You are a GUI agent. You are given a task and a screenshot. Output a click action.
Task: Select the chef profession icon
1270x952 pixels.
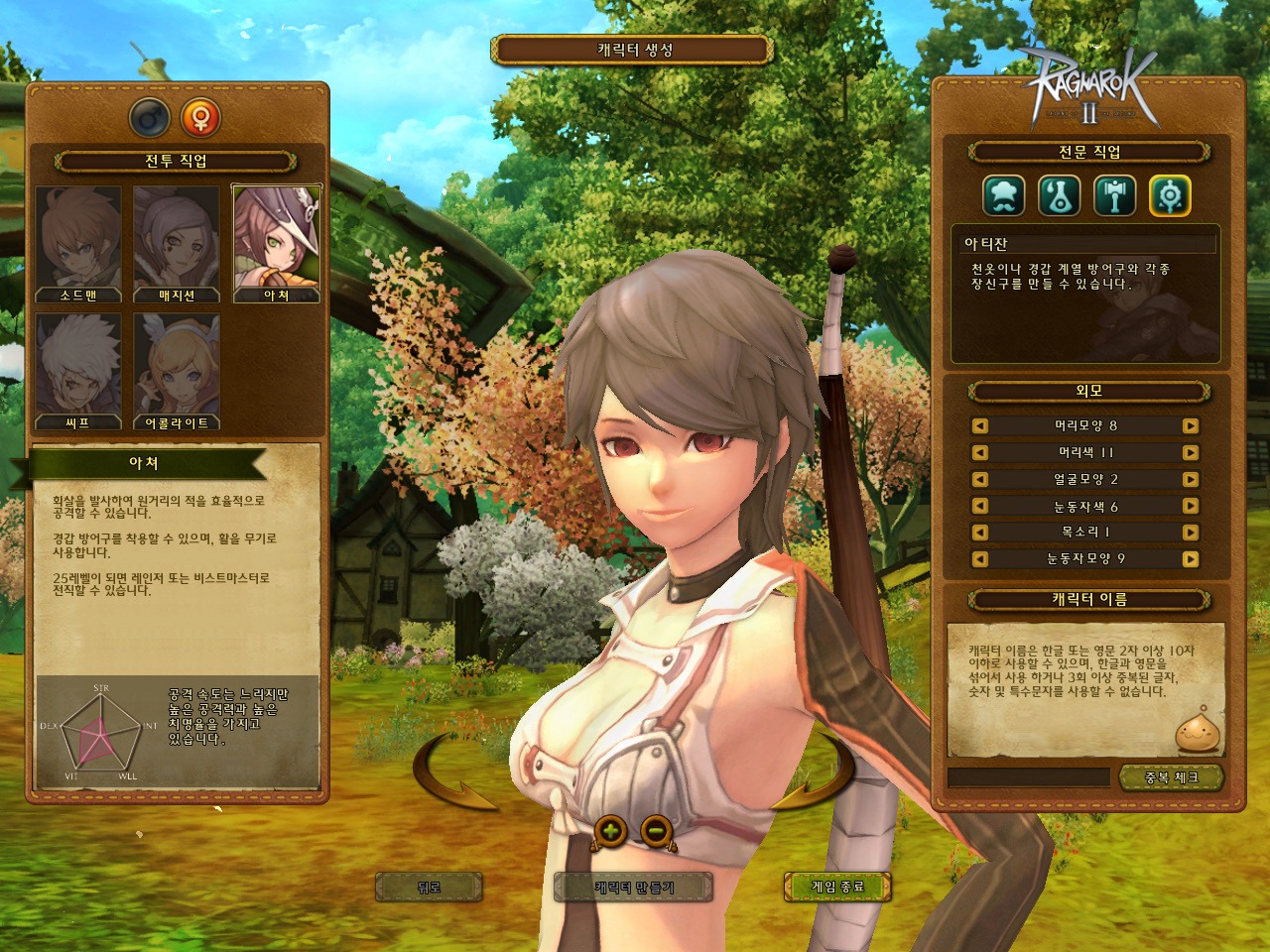[x=1003, y=196]
